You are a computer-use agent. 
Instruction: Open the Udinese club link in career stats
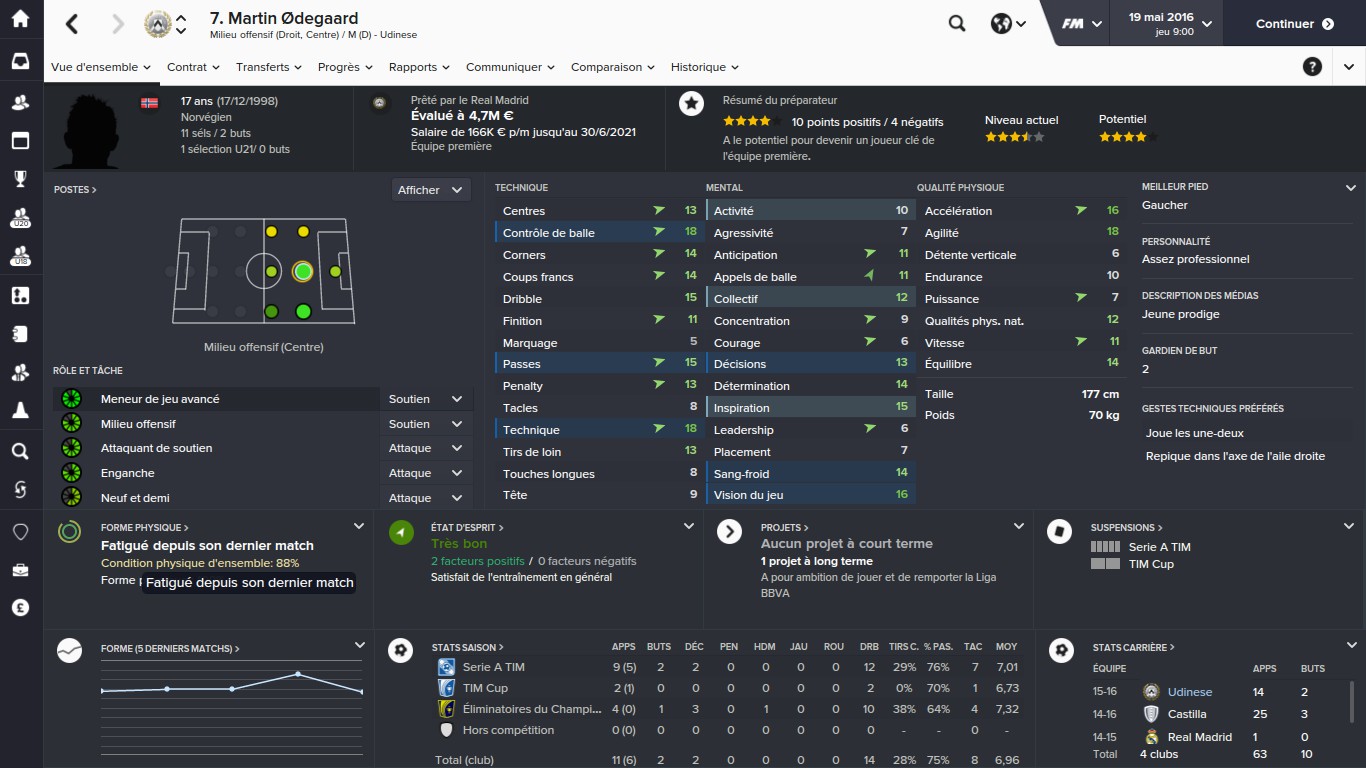1189,692
